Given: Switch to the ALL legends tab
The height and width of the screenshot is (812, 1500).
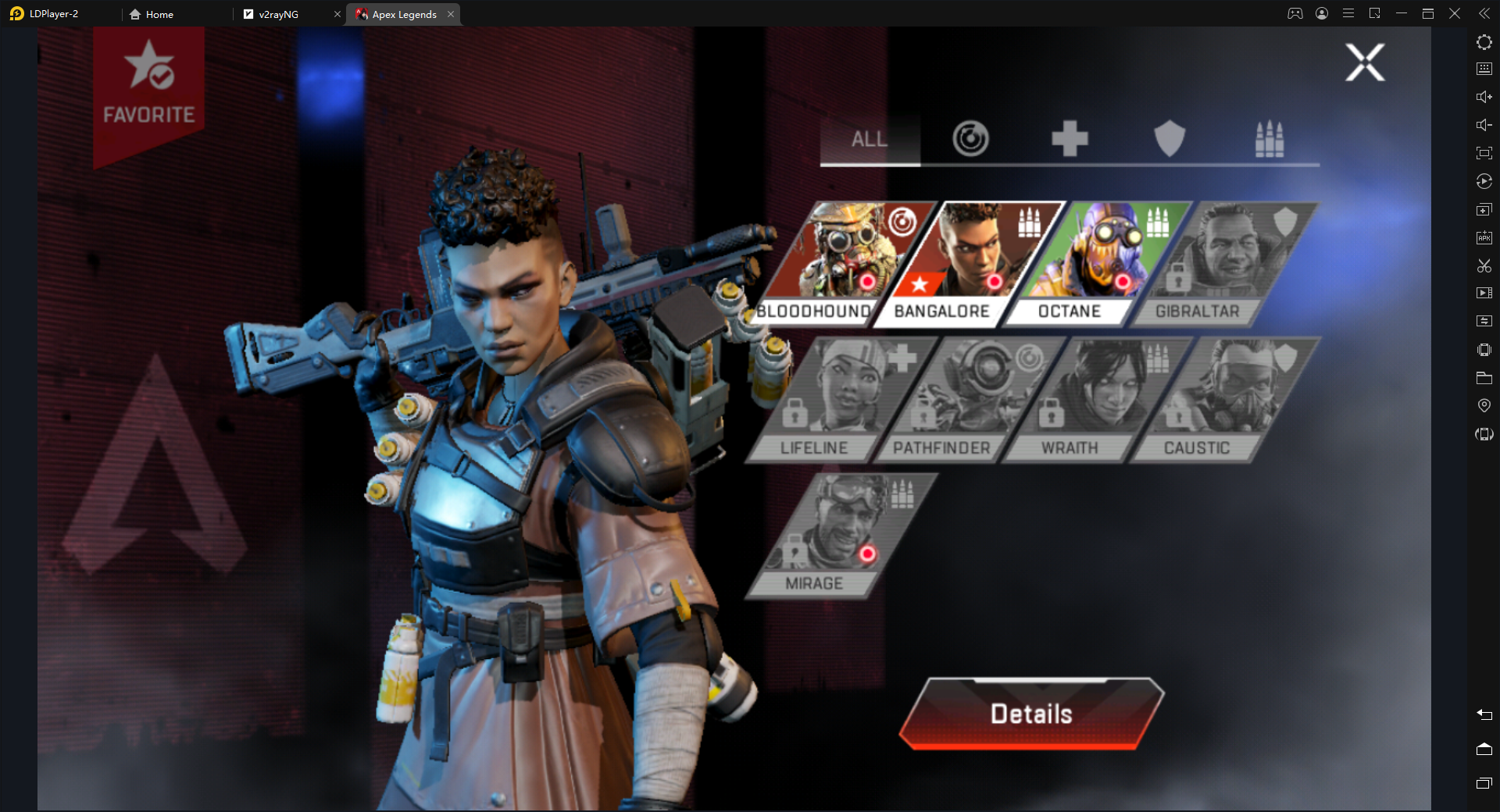Looking at the screenshot, I should (x=870, y=140).
